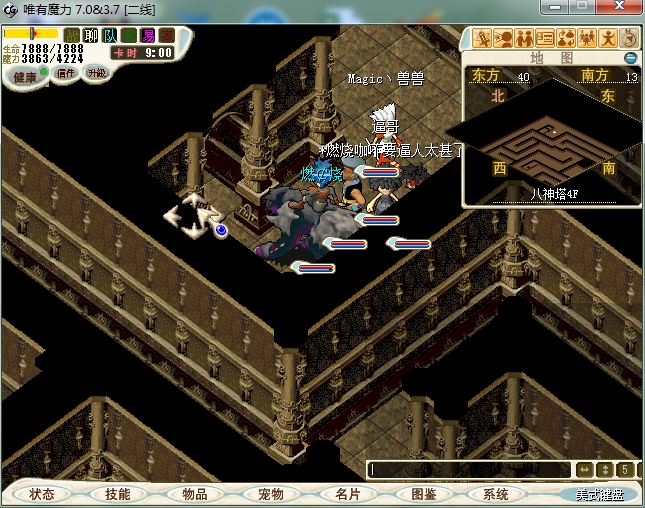Open the 系统 system menu

point(496,494)
